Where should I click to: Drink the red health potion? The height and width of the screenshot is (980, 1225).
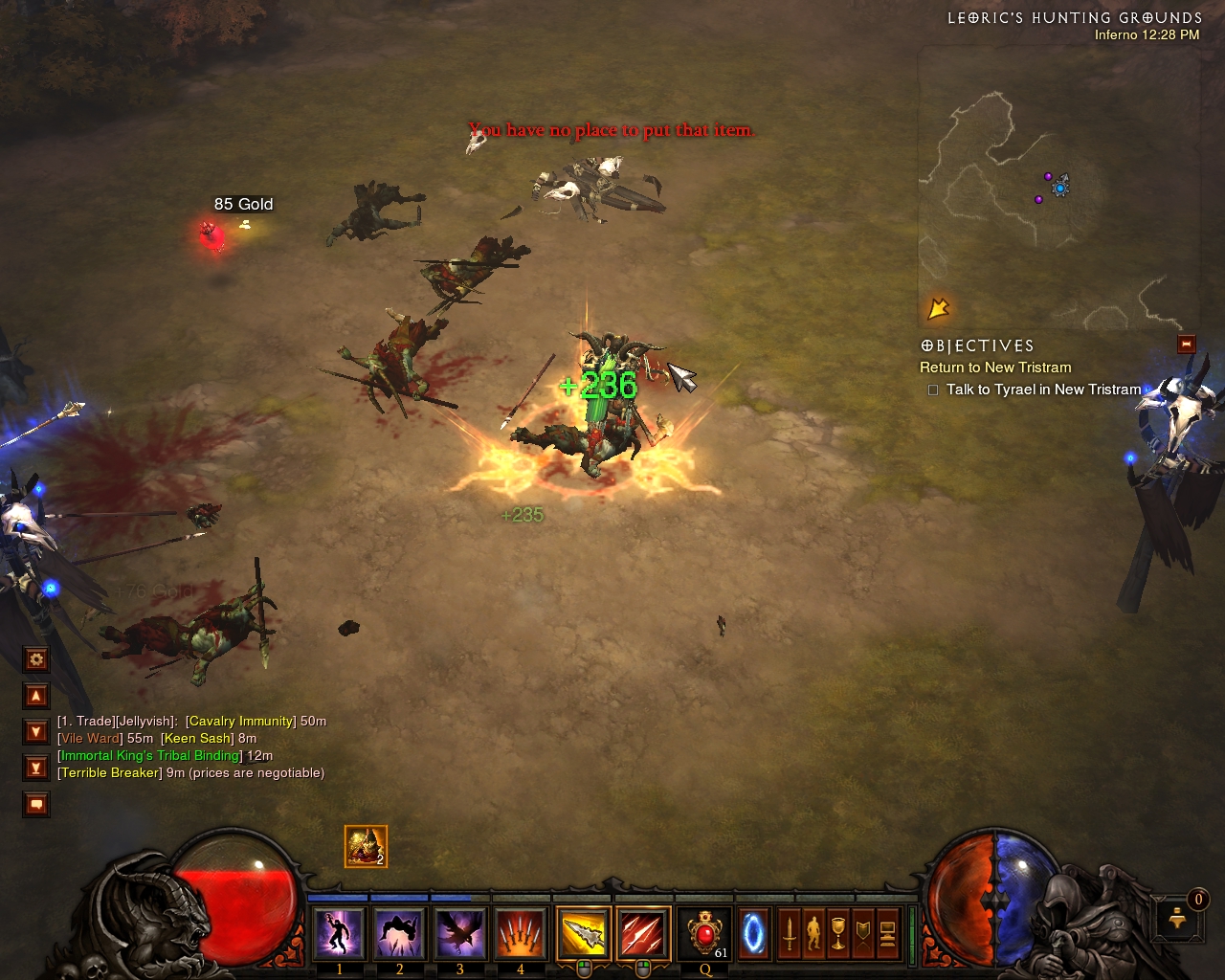(705, 933)
